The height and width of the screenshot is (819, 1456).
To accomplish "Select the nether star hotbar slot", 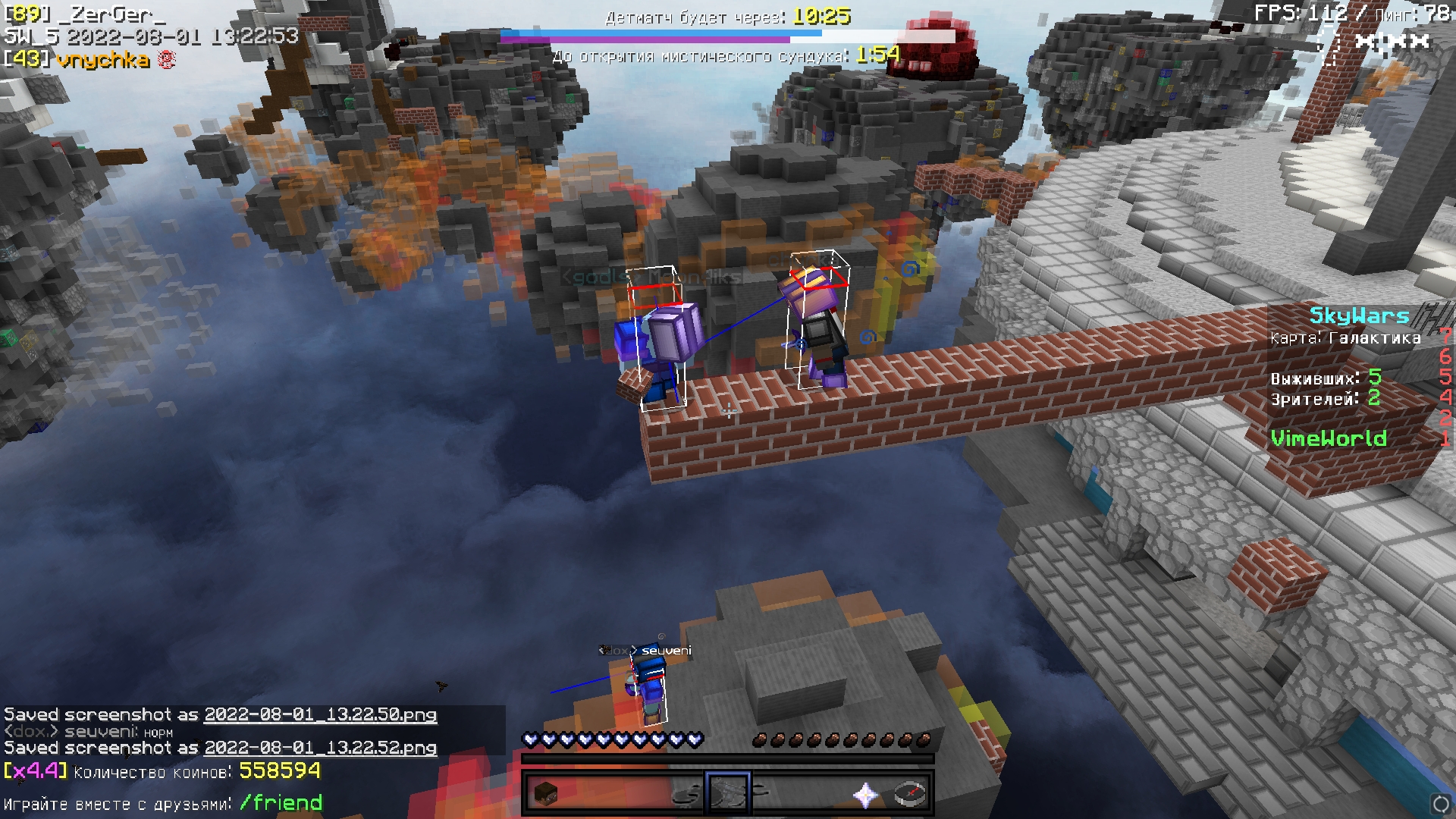I will [865, 794].
